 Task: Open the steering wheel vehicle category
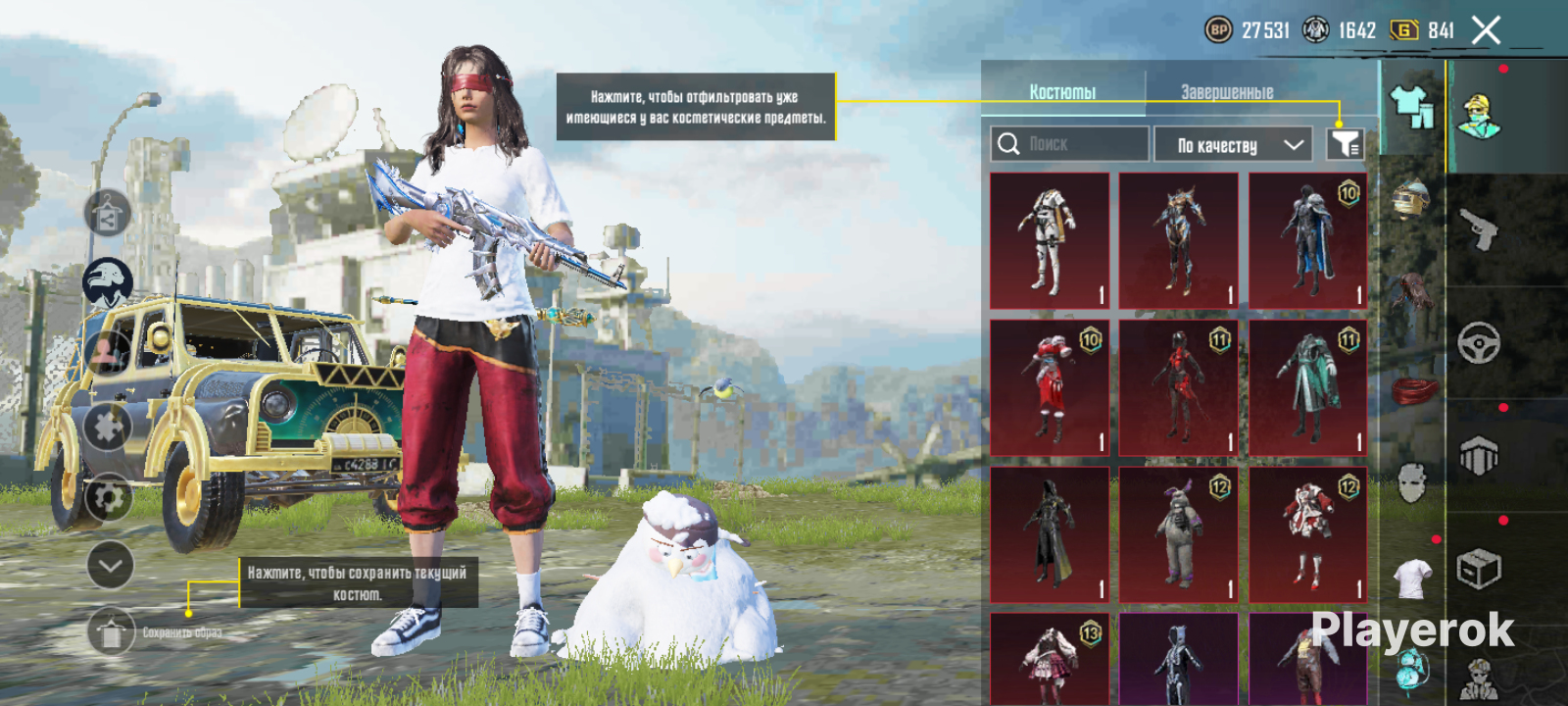(1478, 343)
